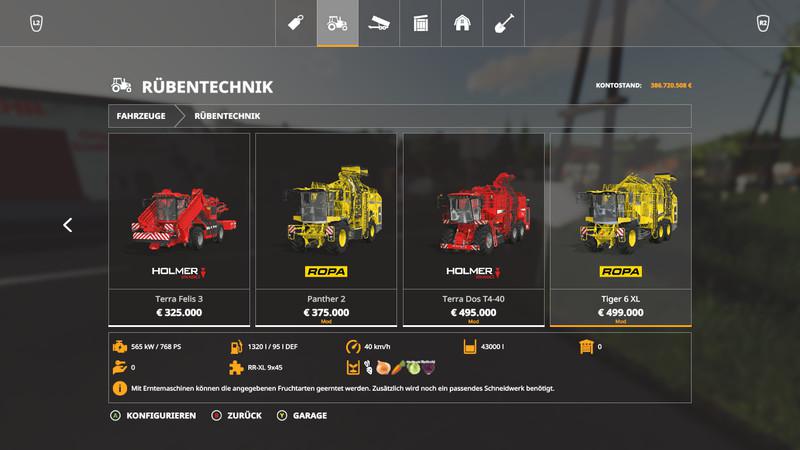Select the Terra Felis 3 harvester card
This screenshot has width=800, height=450.
(x=179, y=229)
